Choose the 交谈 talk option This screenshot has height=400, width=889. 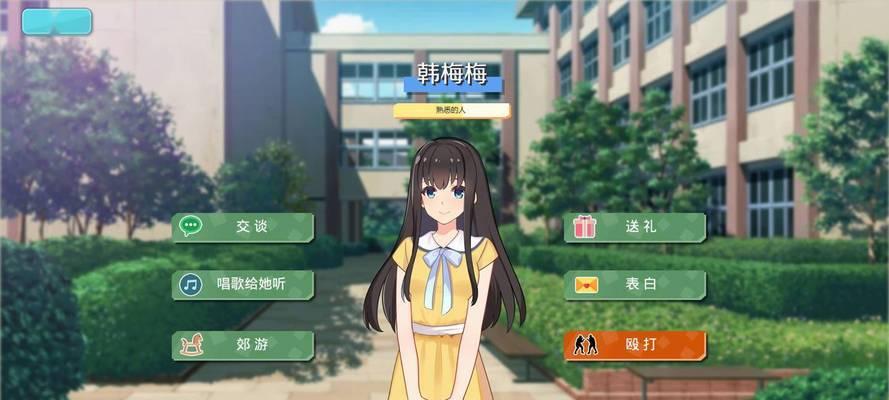click(x=243, y=227)
